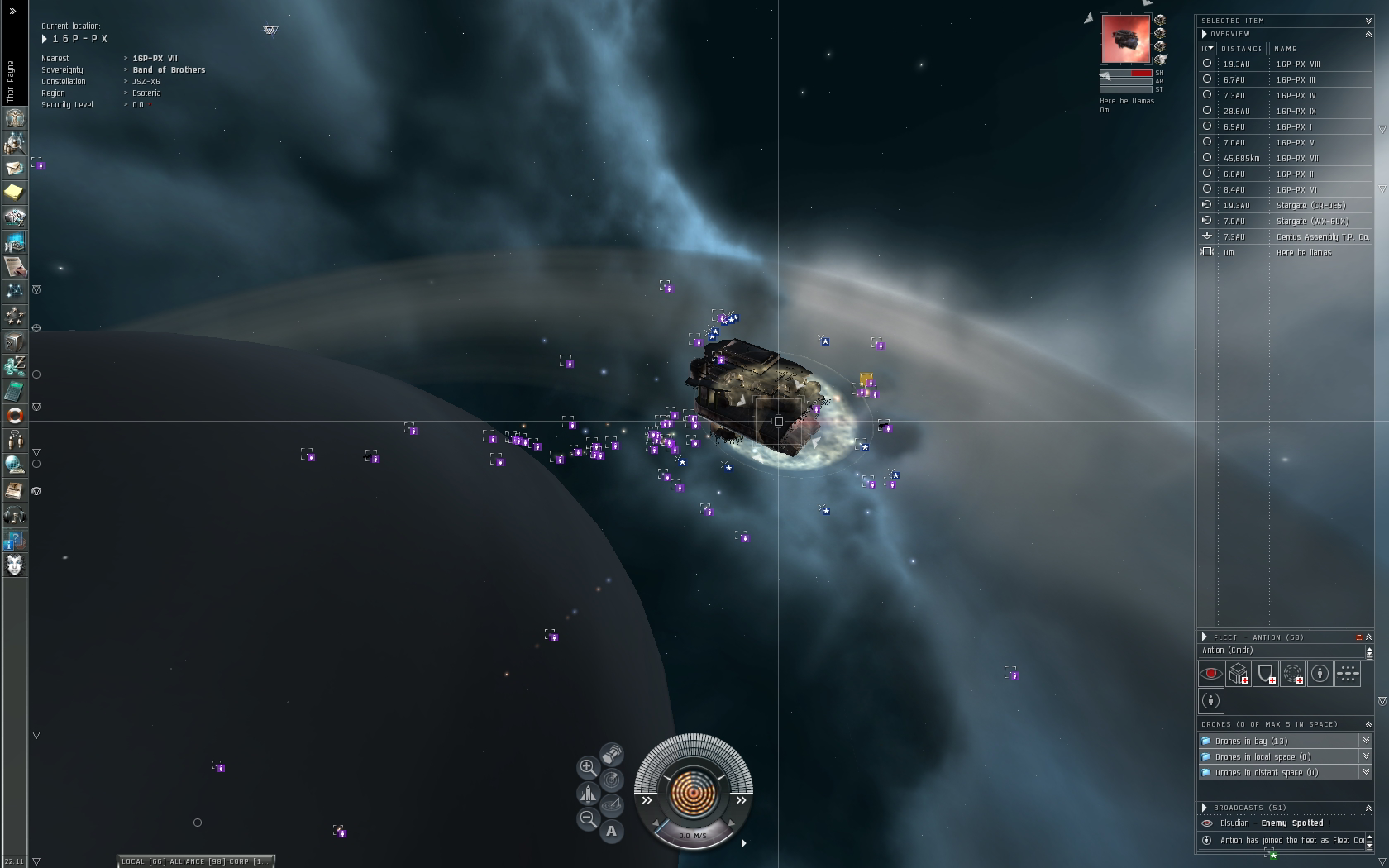Open the cargo hold button on HUD
This screenshot has width=1389, height=868.
612,754
